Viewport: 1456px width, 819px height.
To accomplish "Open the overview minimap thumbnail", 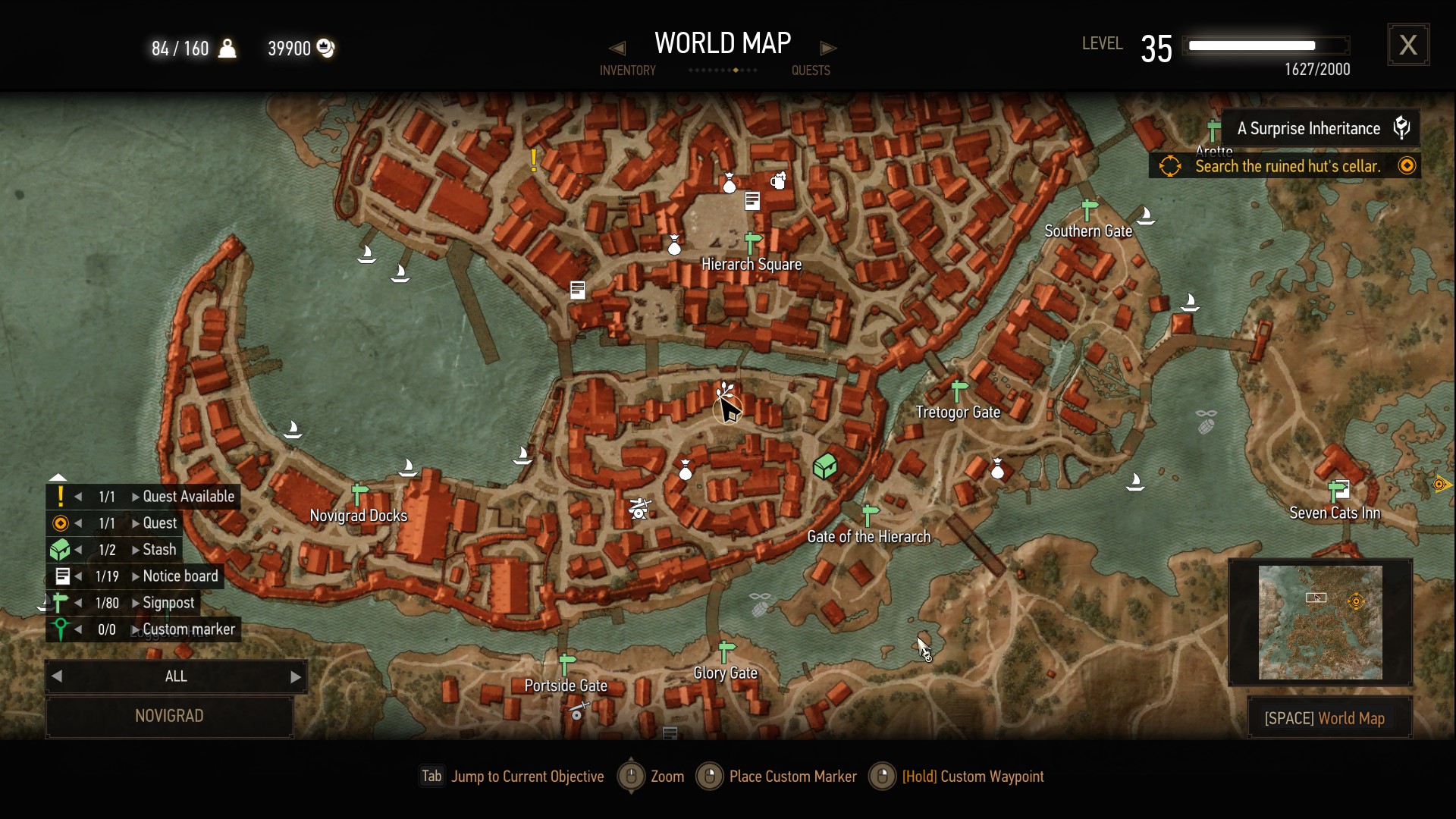I will 1319,623.
